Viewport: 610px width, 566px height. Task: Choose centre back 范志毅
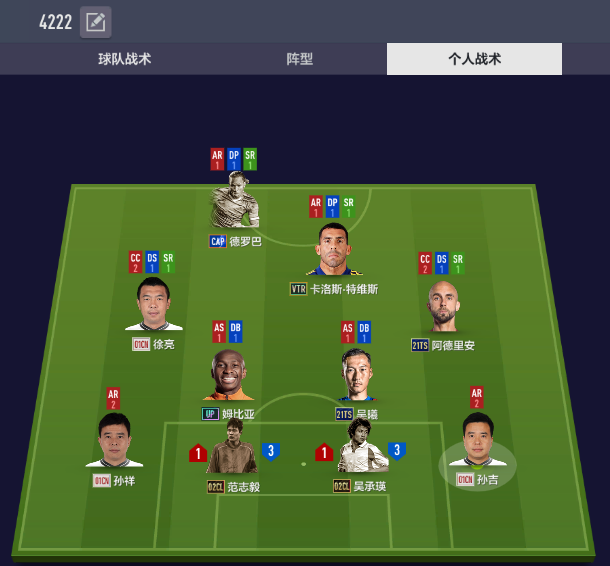[x=232, y=447]
